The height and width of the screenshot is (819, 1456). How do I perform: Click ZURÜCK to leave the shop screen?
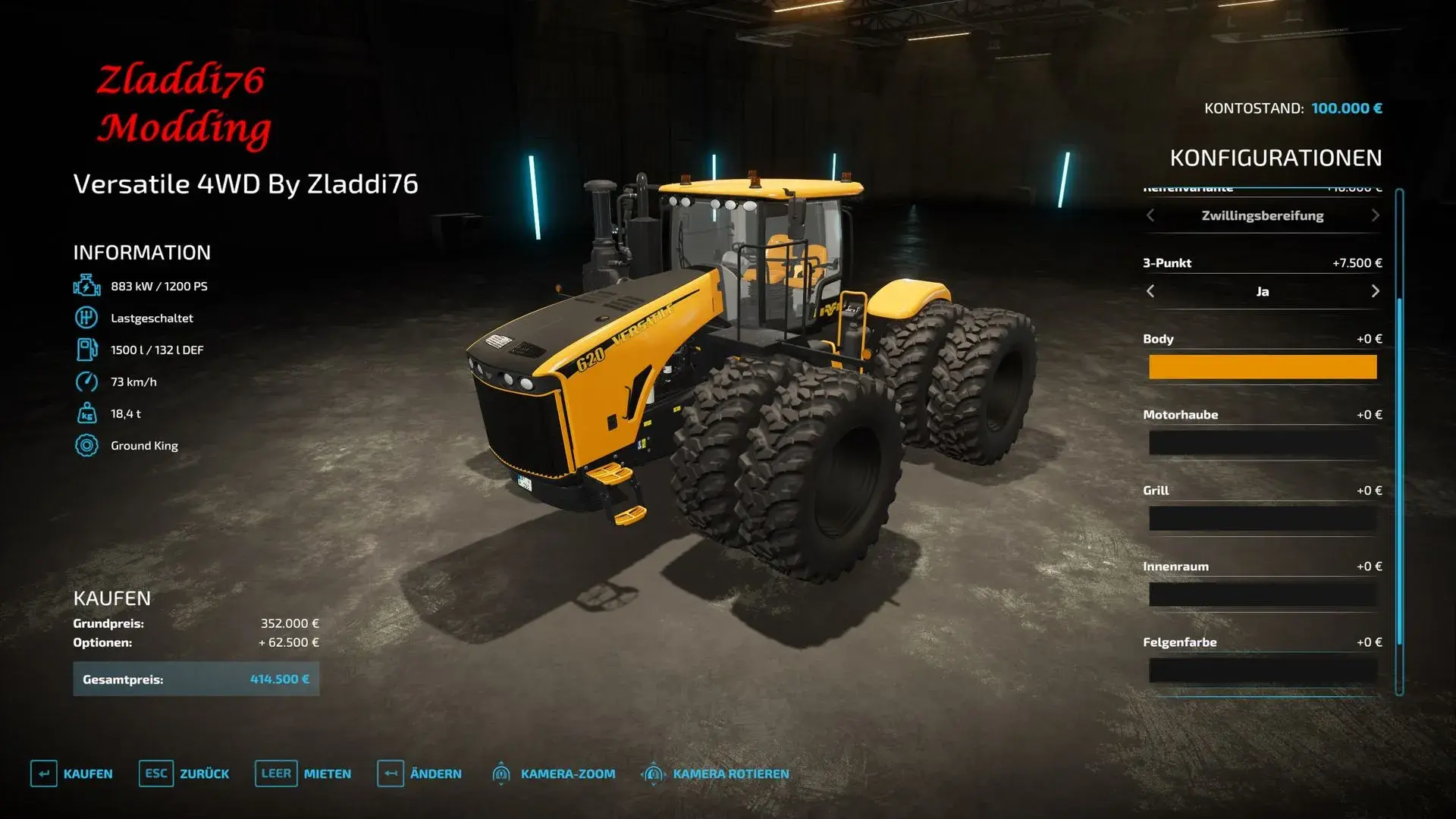[x=204, y=773]
